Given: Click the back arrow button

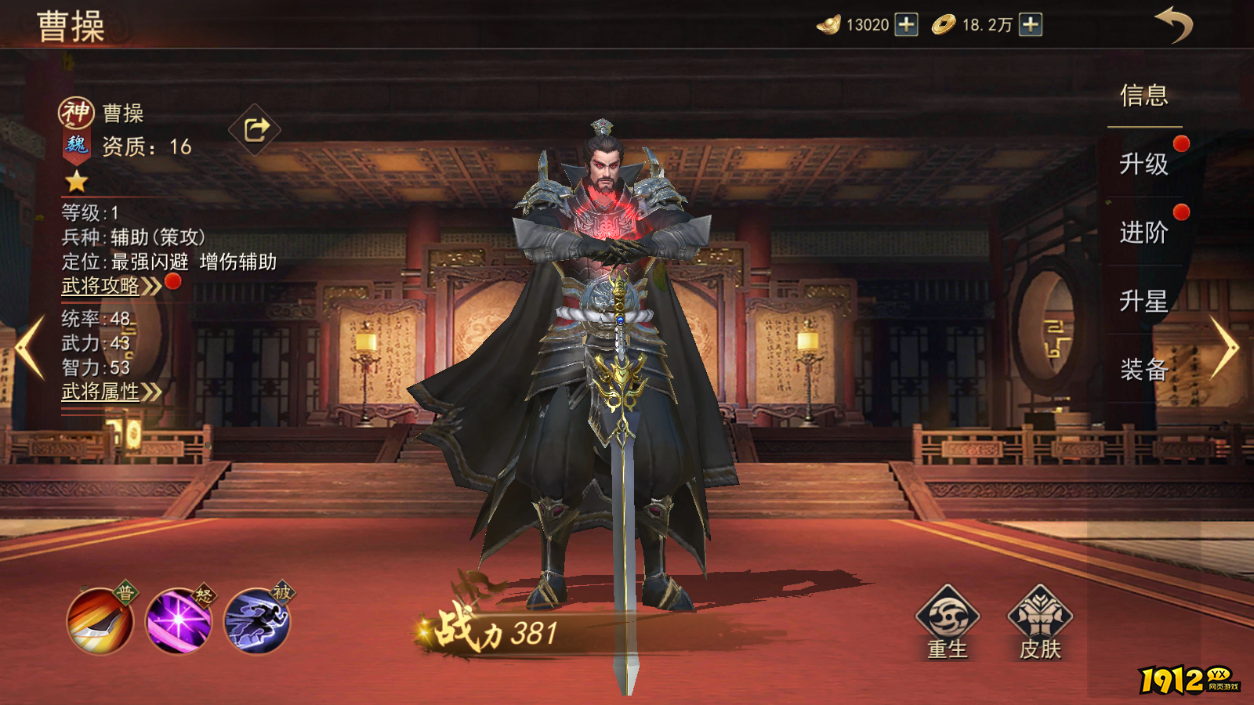Looking at the screenshot, I should click(x=1174, y=24).
